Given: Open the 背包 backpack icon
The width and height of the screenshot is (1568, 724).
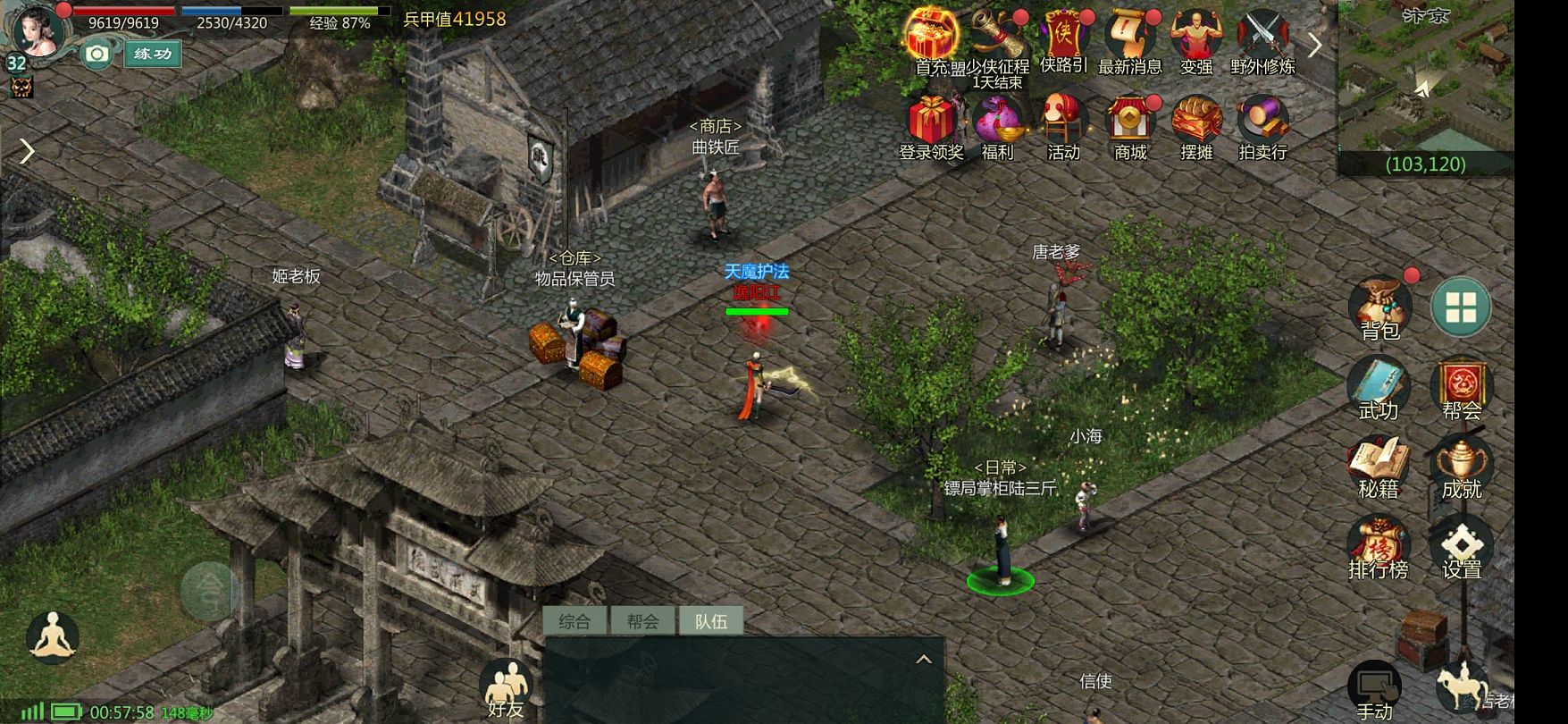Looking at the screenshot, I should coord(1379,307).
